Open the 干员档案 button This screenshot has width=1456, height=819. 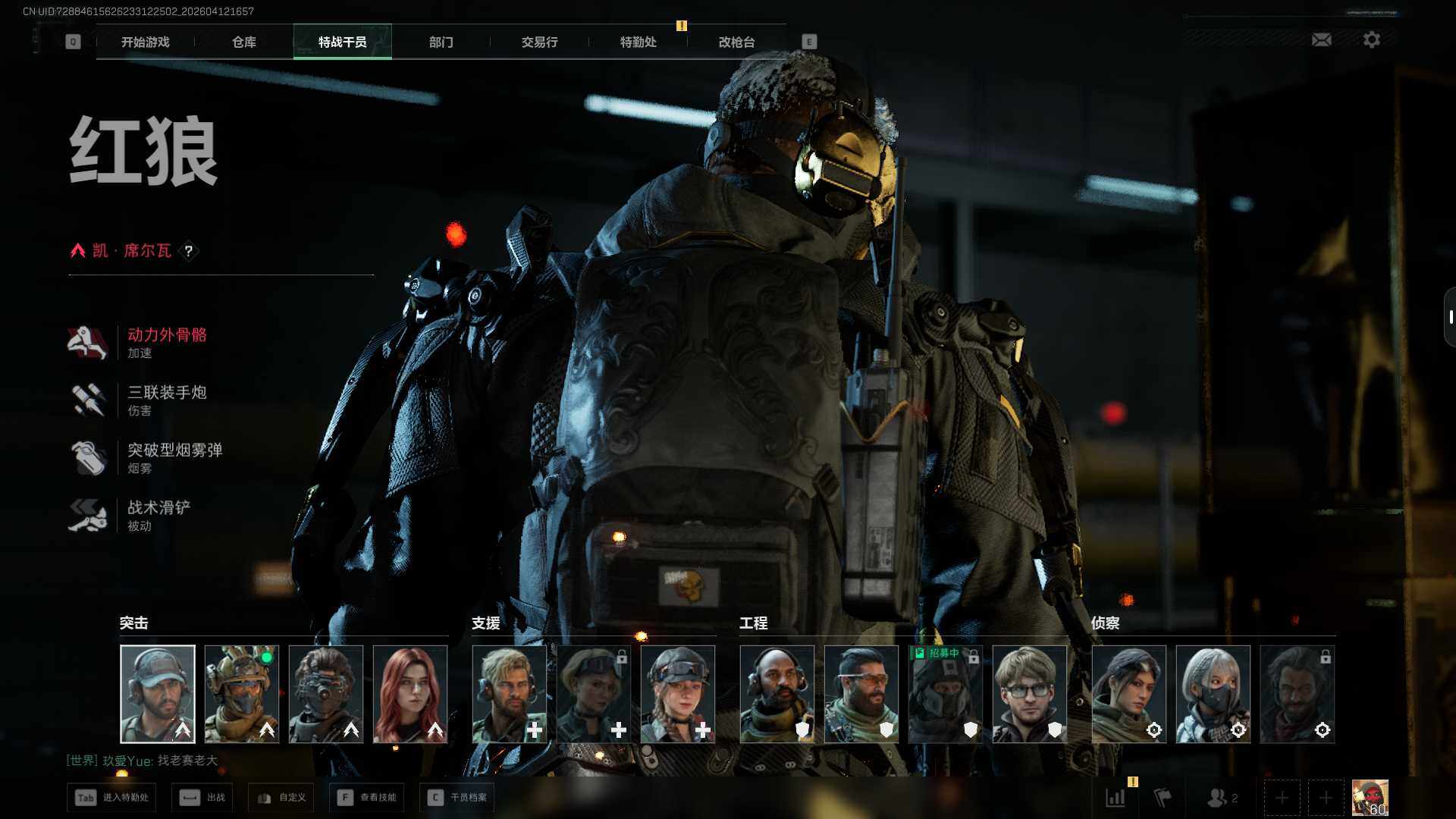click(x=457, y=798)
